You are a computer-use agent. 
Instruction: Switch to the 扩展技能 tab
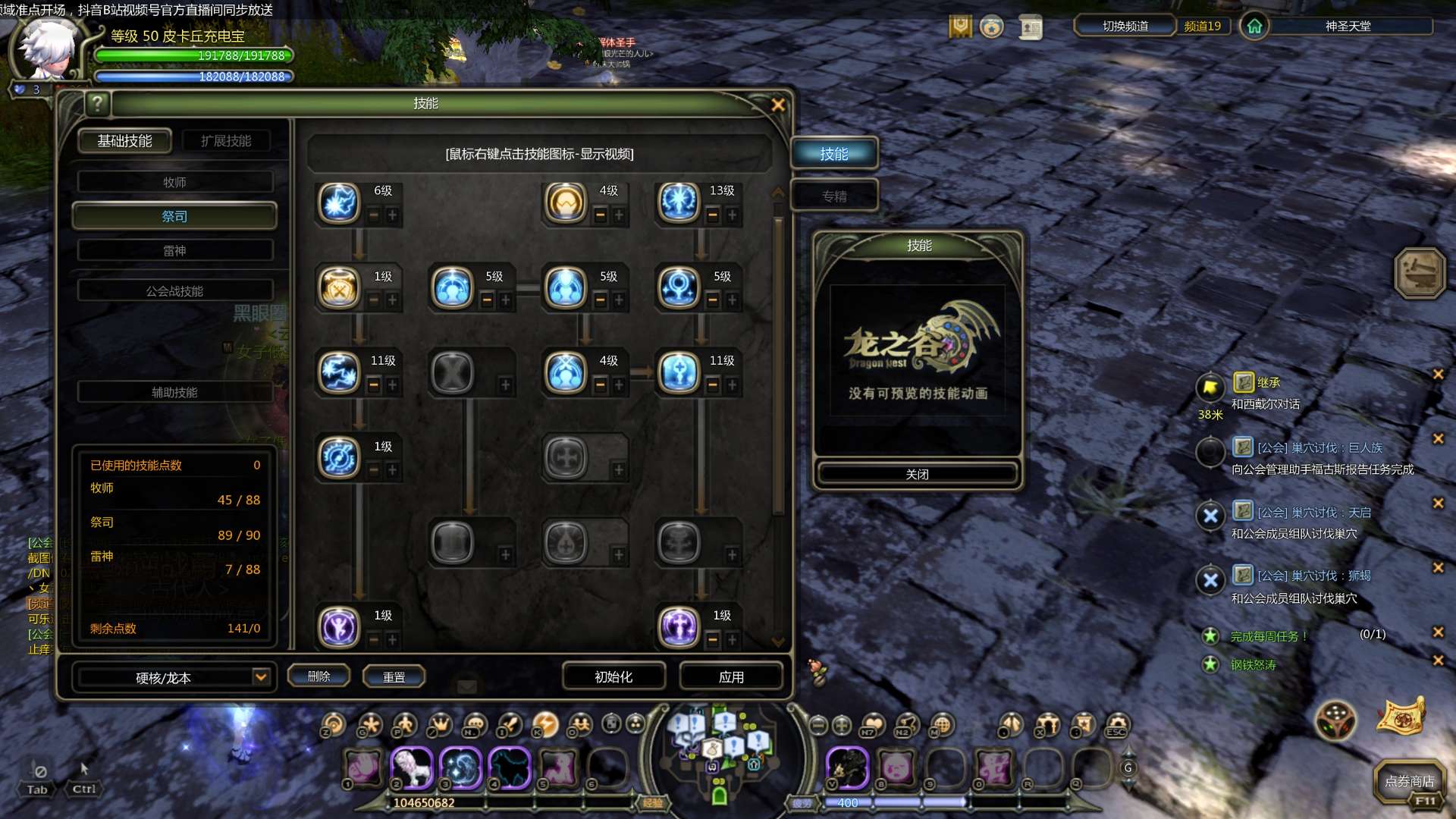coord(226,141)
